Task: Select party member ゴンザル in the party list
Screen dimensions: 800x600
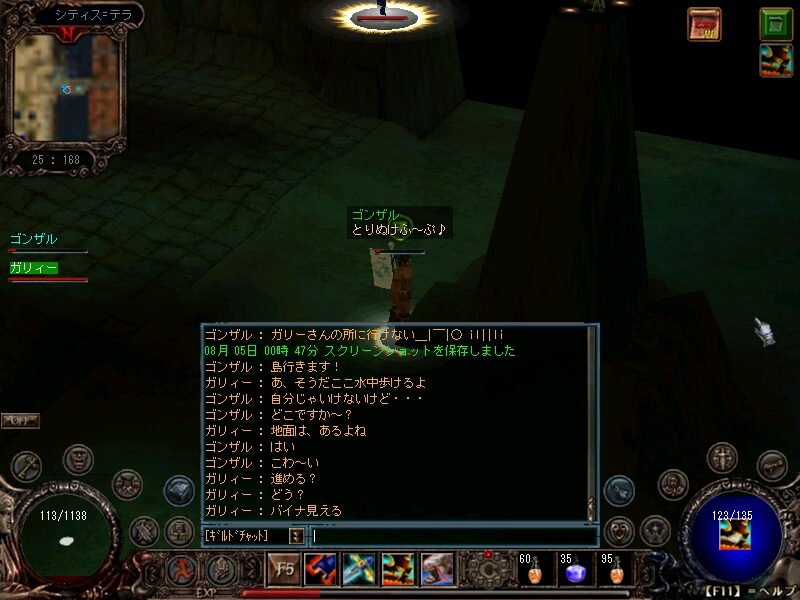Action: (x=34, y=240)
